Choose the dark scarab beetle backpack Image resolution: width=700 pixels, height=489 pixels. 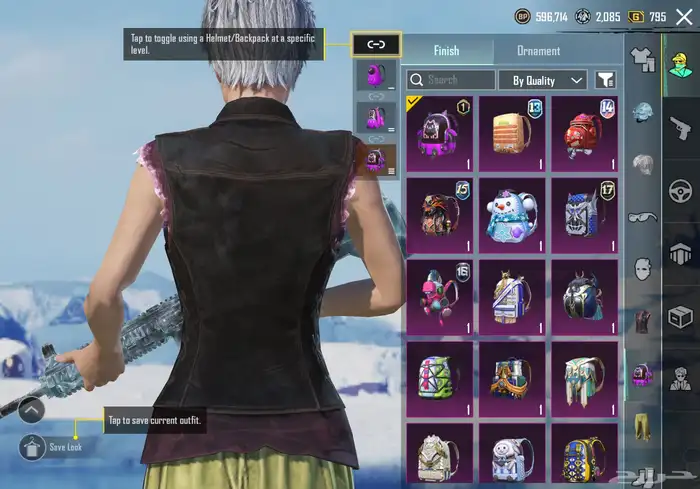pos(584,297)
